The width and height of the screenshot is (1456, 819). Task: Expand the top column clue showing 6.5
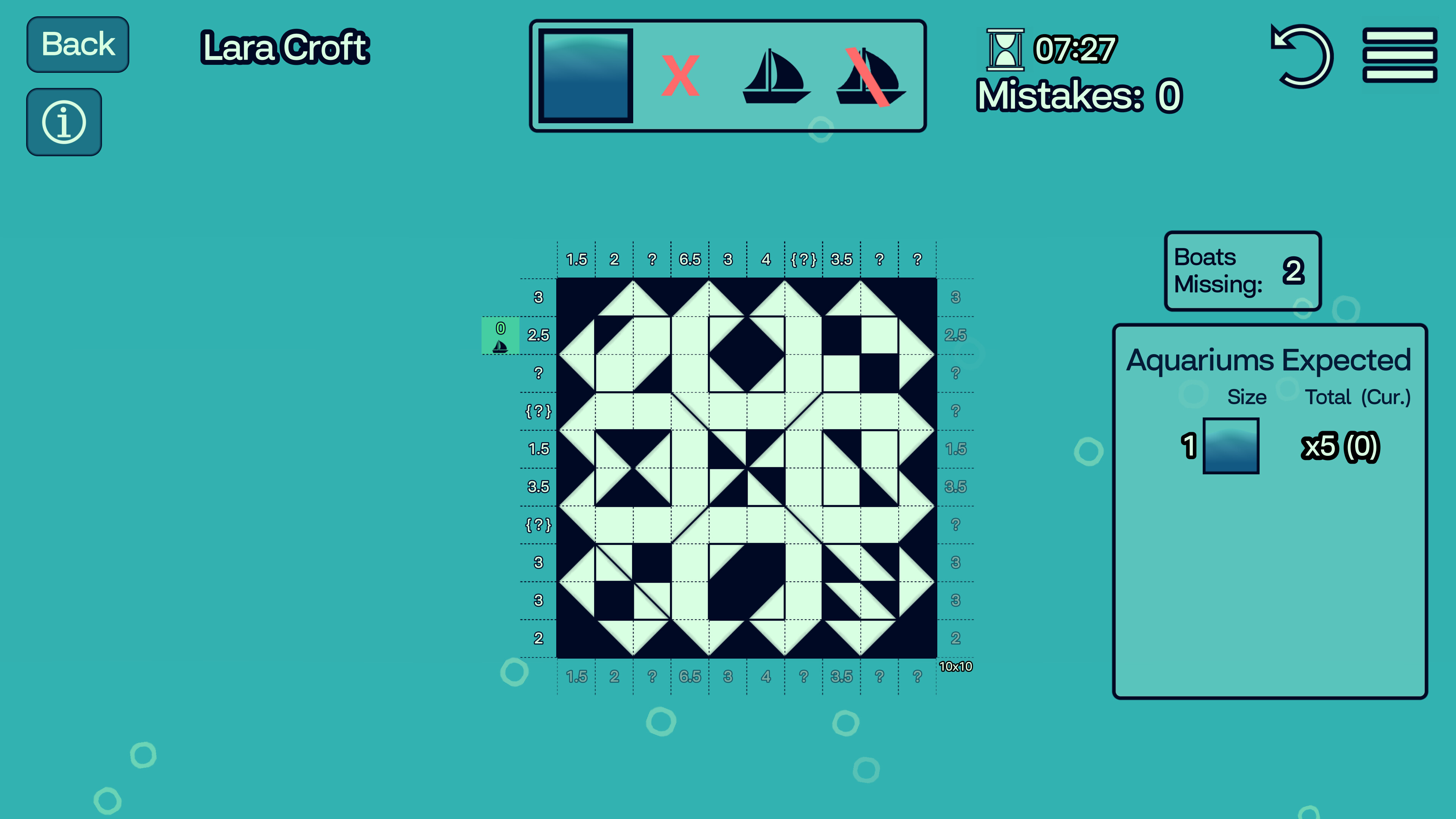pyautogui.click(x=690, y=259)
